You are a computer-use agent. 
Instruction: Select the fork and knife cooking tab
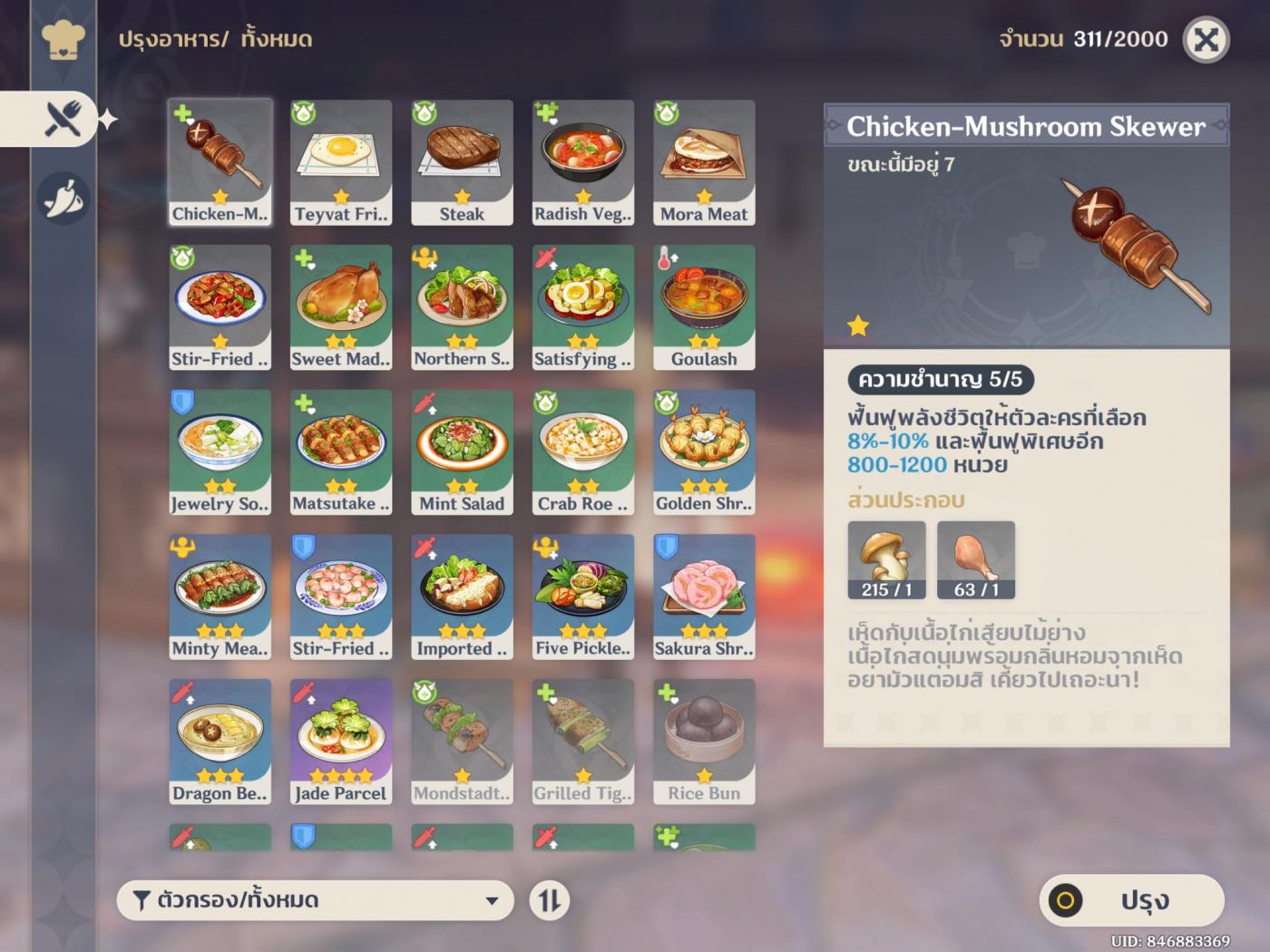coord(63,119)
